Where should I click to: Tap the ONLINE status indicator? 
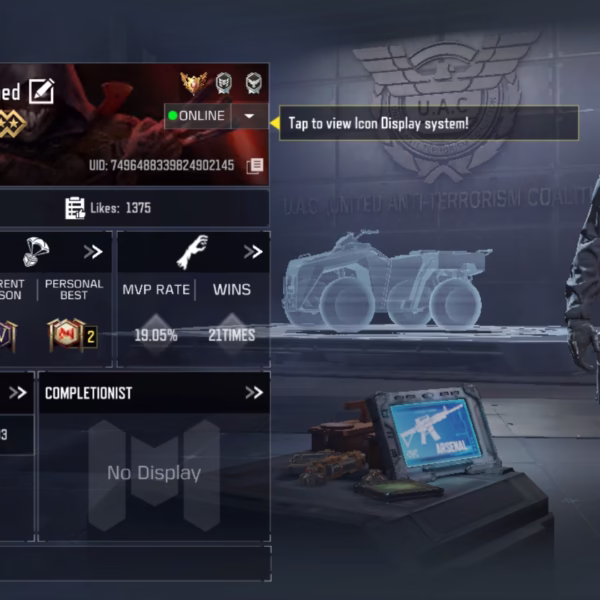pyautogui.click(x=198, y=116)
